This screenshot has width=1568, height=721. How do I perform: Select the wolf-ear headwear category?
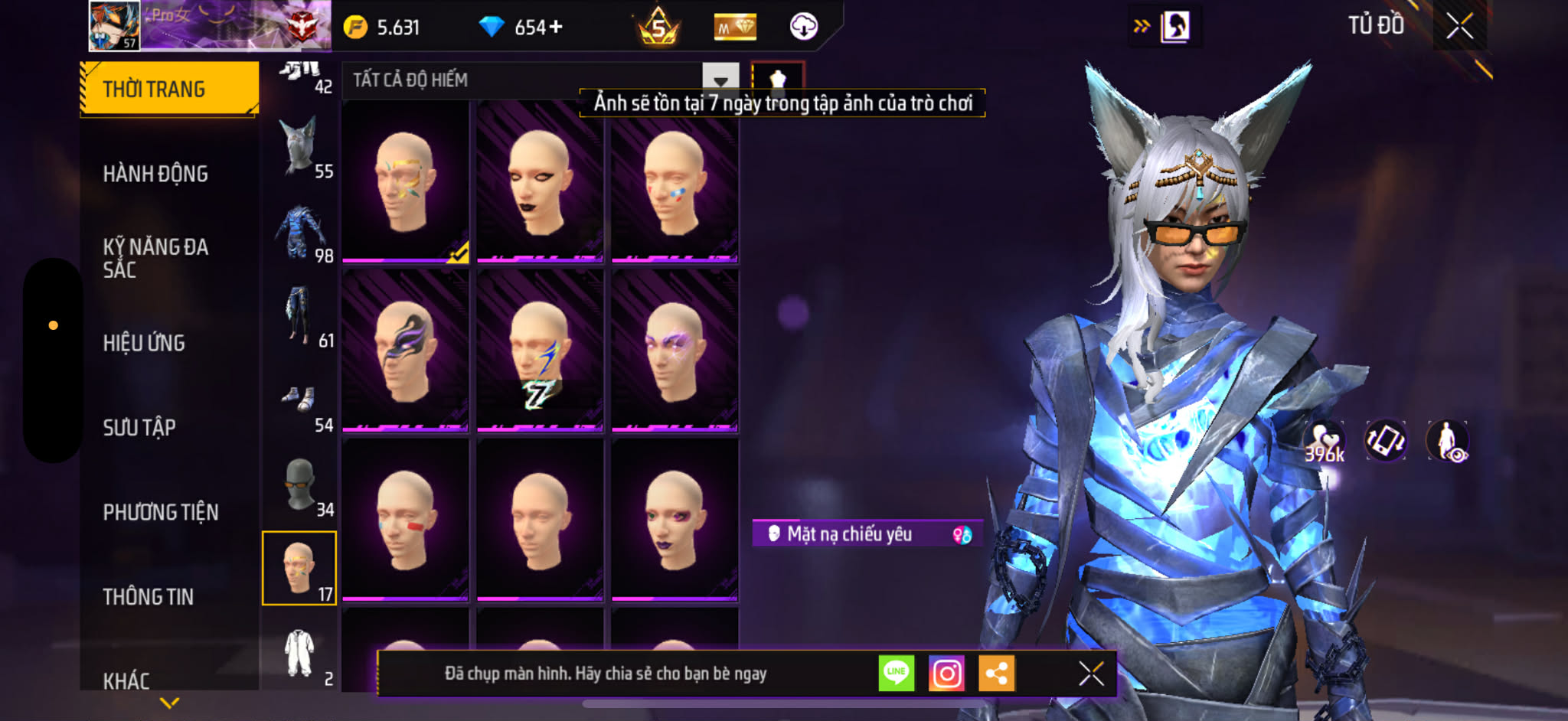point(299,147)
